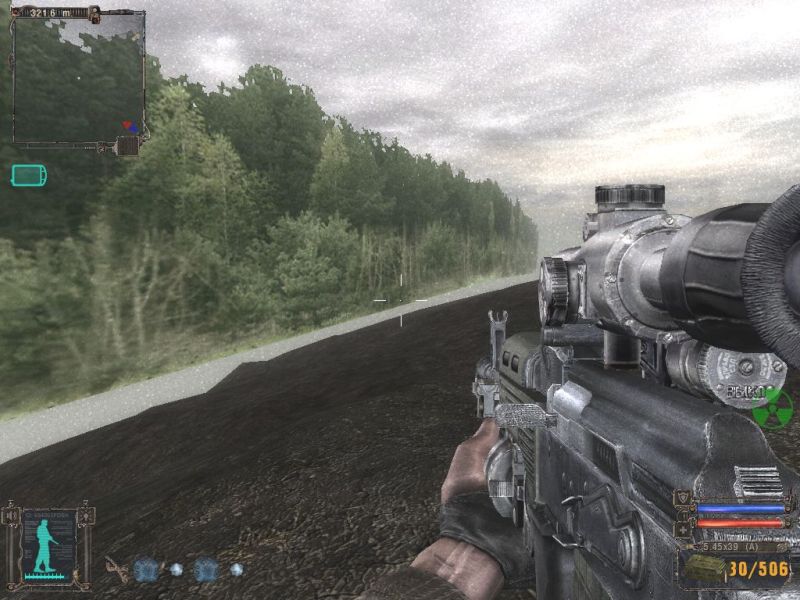Screen dimensions: 800x600
Task: Click the red and blue minimap marker
Action: coord(130,127)
